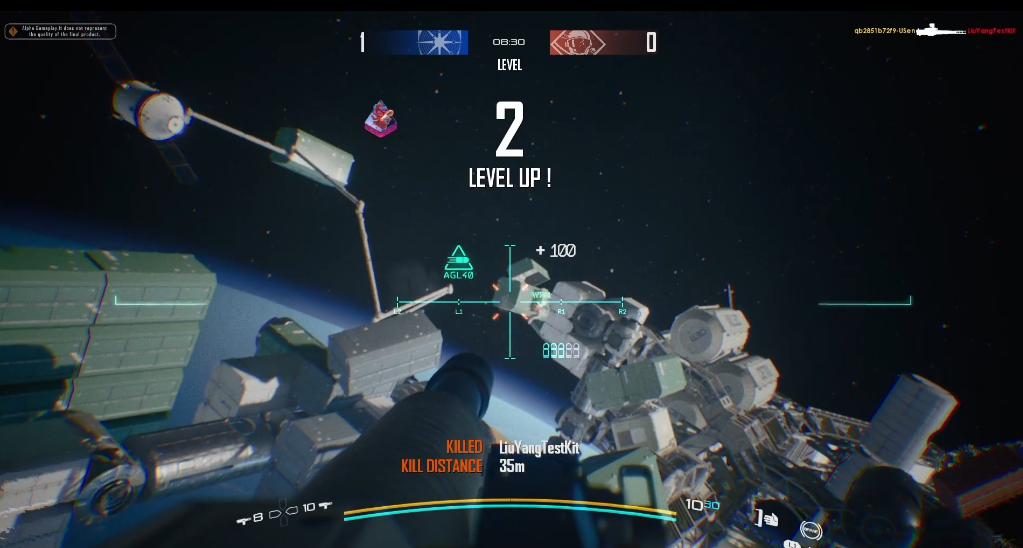Viewport: 1023px width, 548px height.
Task: Select the AGL40 grenade launcher icon
Action: [458, 262]
